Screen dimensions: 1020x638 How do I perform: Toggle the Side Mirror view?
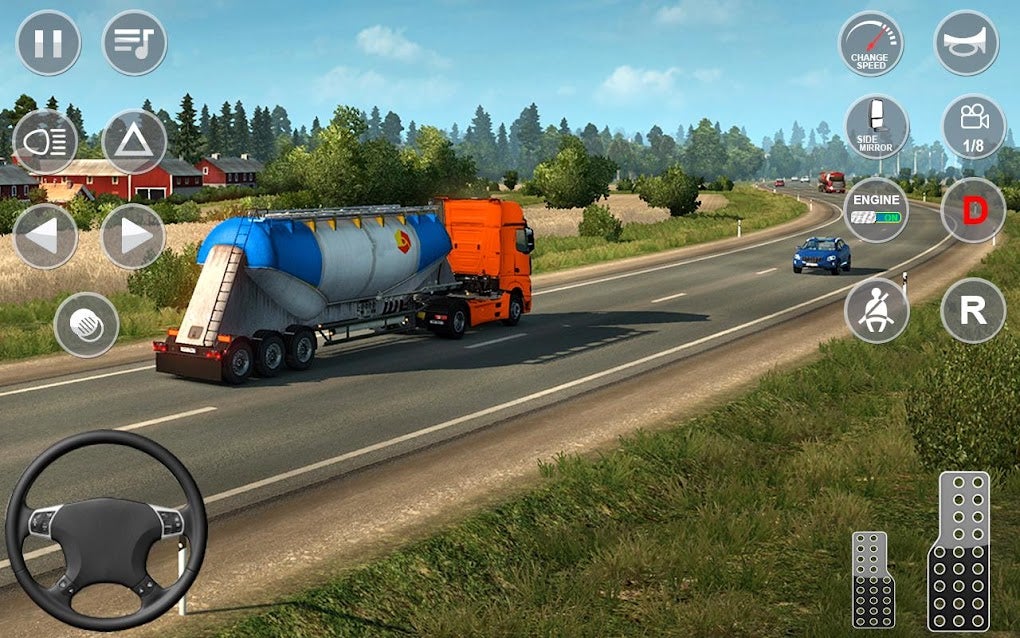[876, 127]
